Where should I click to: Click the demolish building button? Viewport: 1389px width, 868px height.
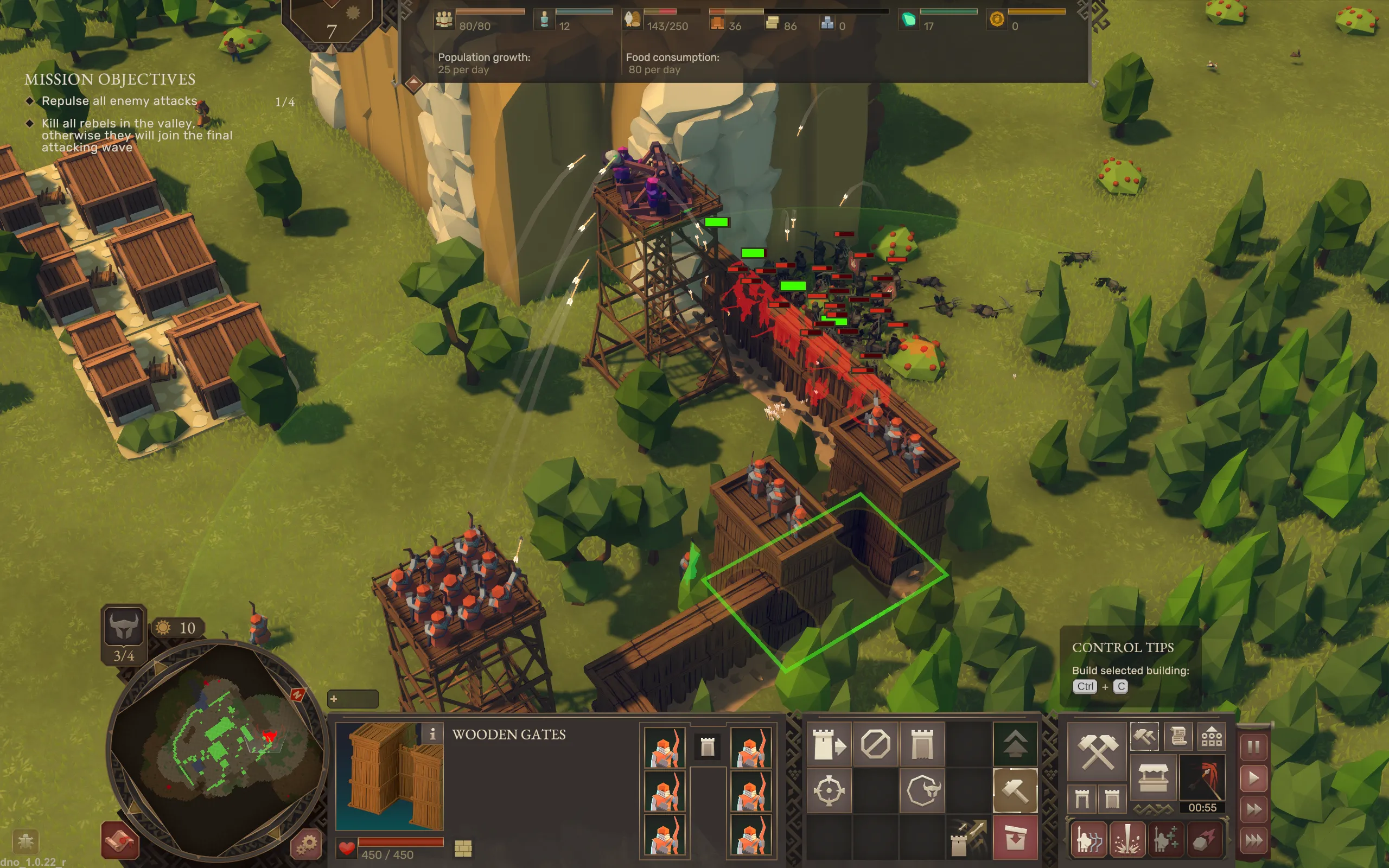point(1014,838)
